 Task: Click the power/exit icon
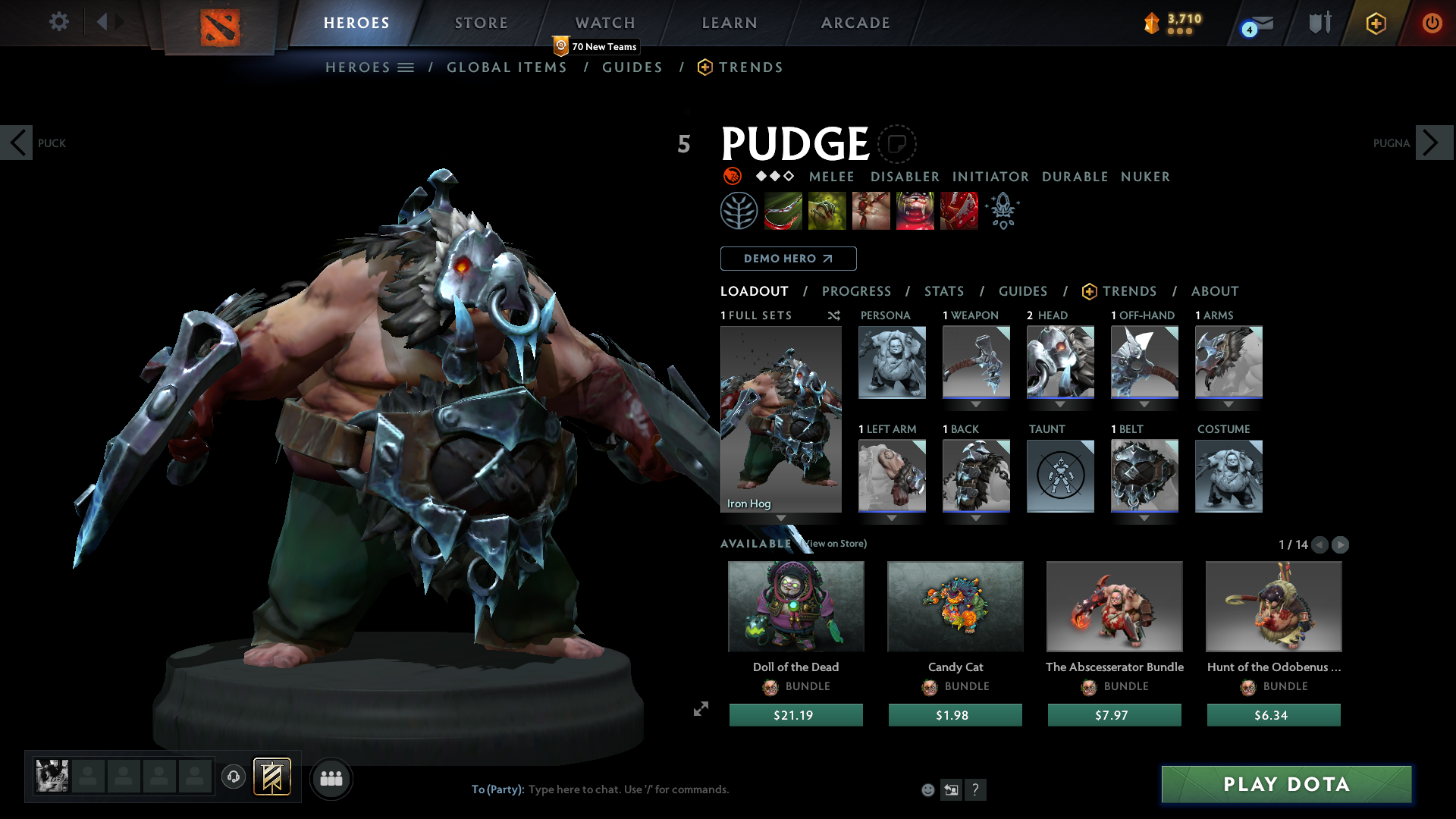click(x=1432, y=23)
